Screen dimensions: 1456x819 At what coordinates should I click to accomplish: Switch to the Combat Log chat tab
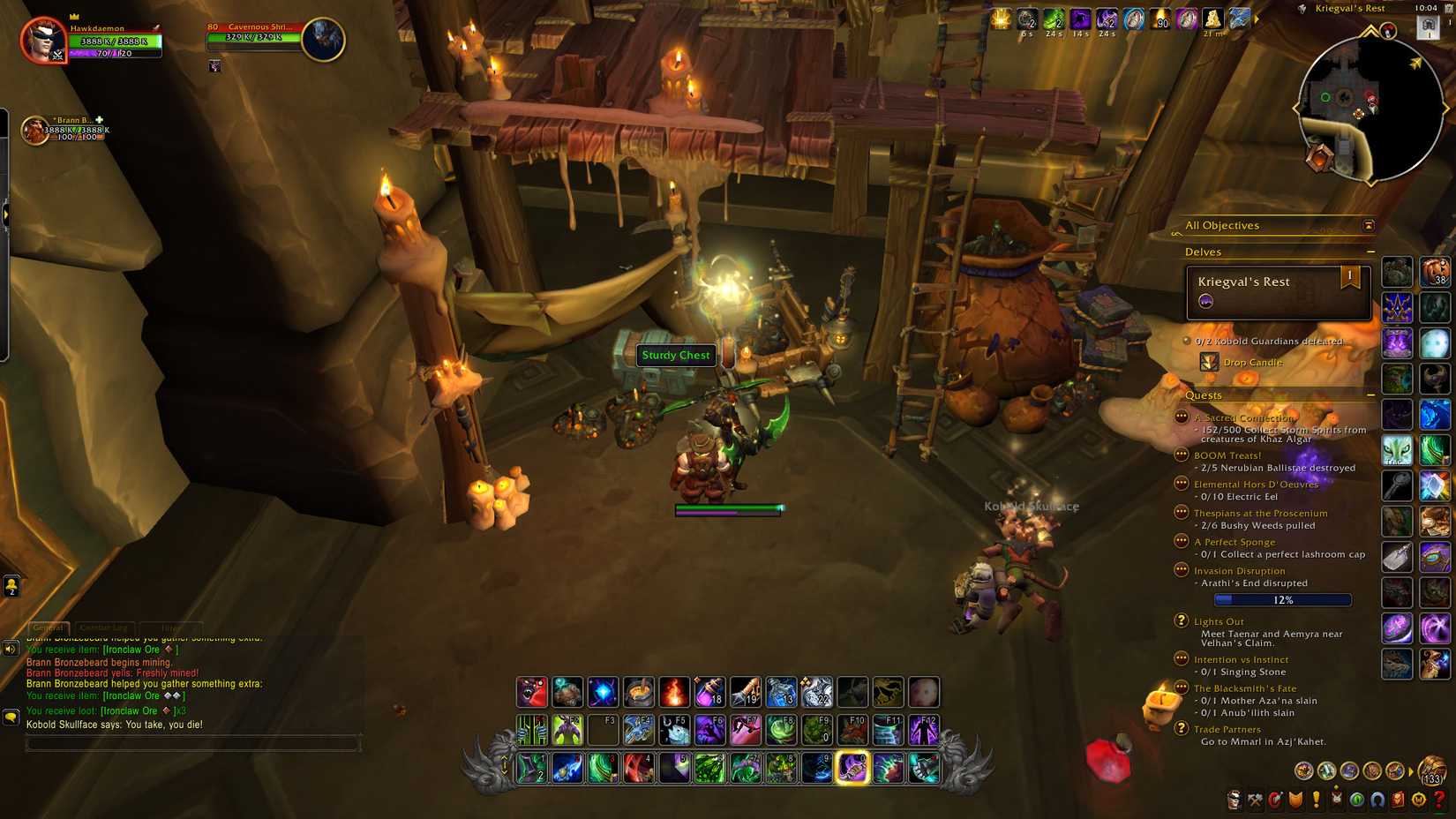(x=105, y=627)
